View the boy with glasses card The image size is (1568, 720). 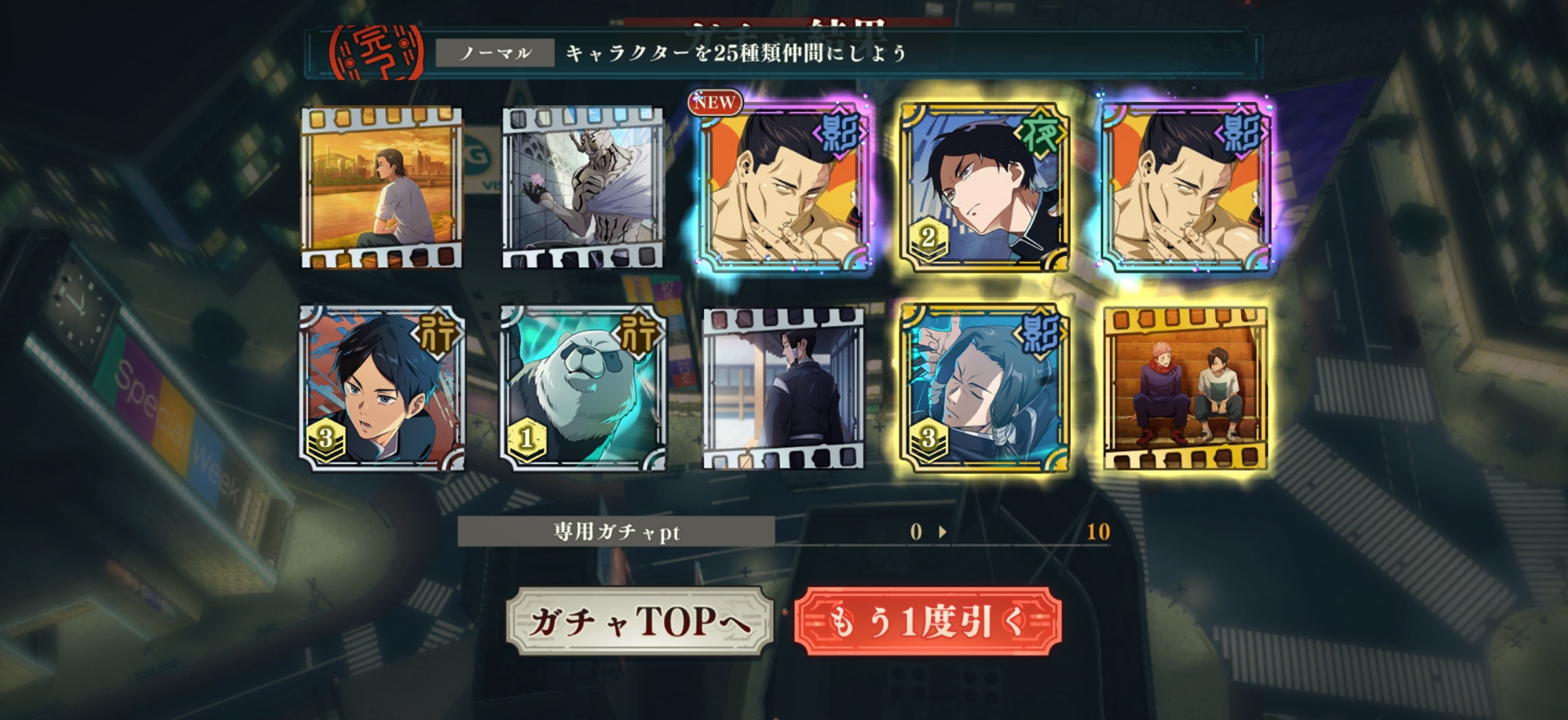[x=985, y=188]
